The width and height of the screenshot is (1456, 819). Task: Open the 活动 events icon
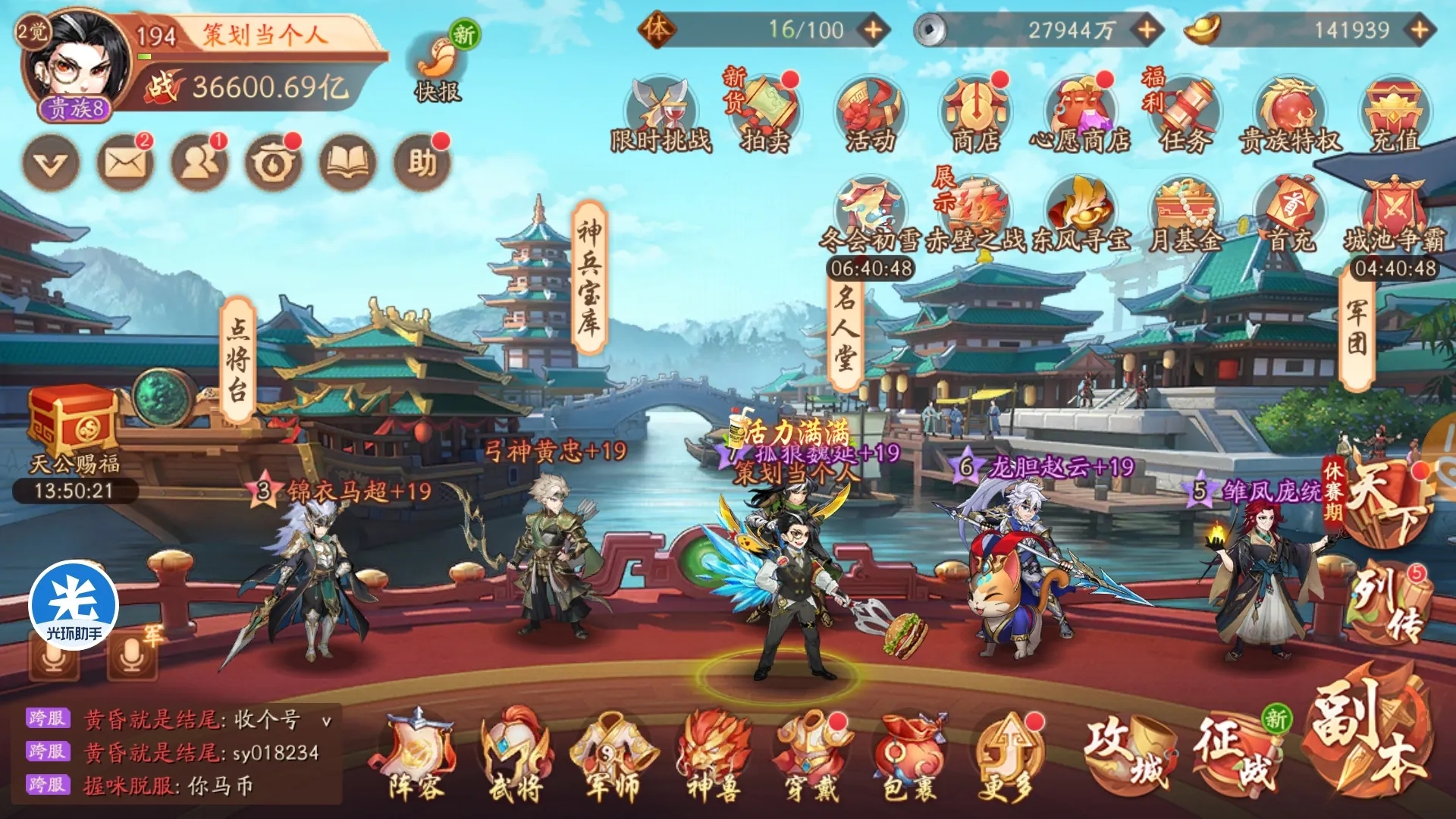[871, 114]
